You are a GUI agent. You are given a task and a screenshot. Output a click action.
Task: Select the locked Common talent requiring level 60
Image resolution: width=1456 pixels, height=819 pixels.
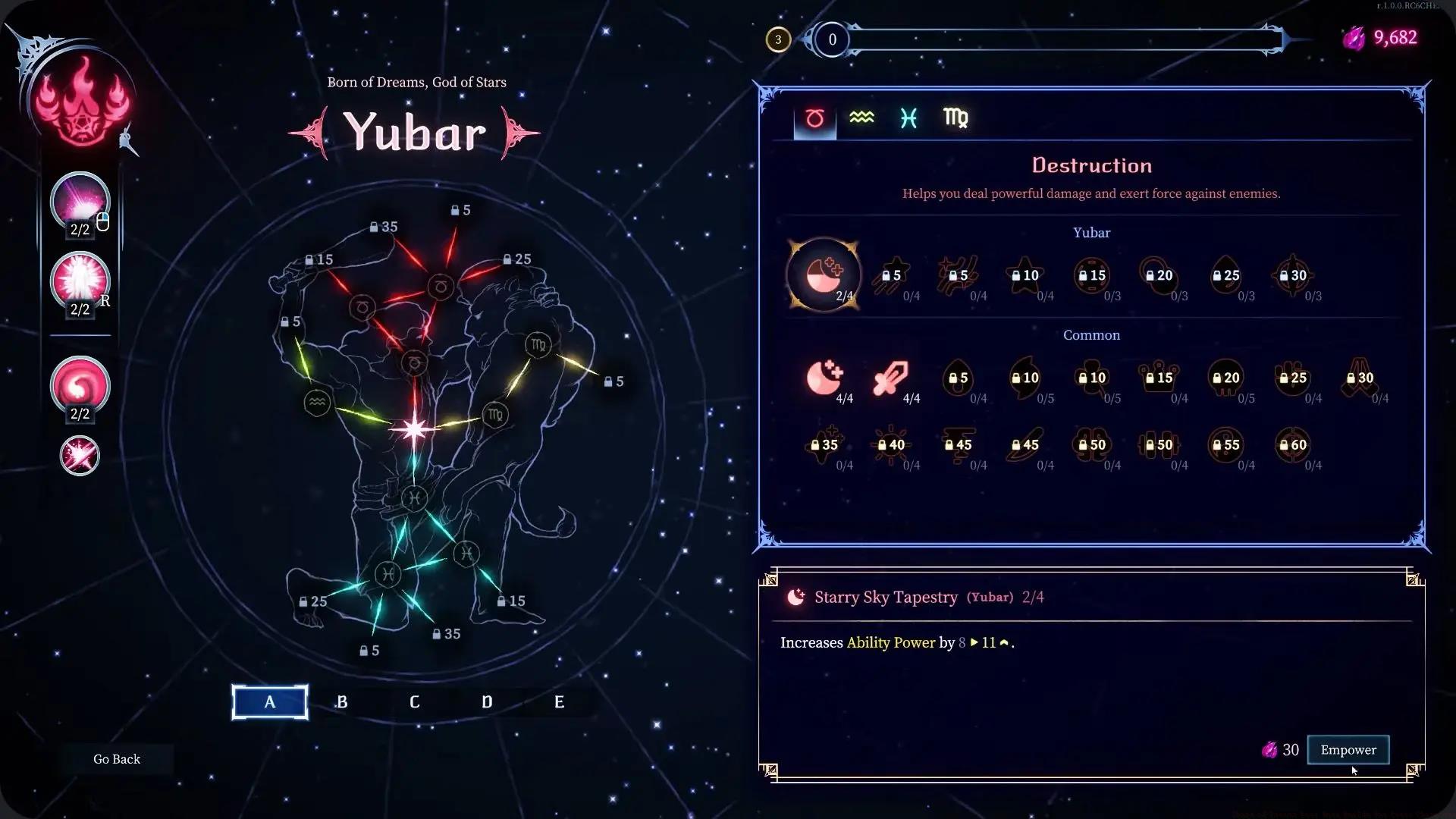click(x=1293, y=445)
